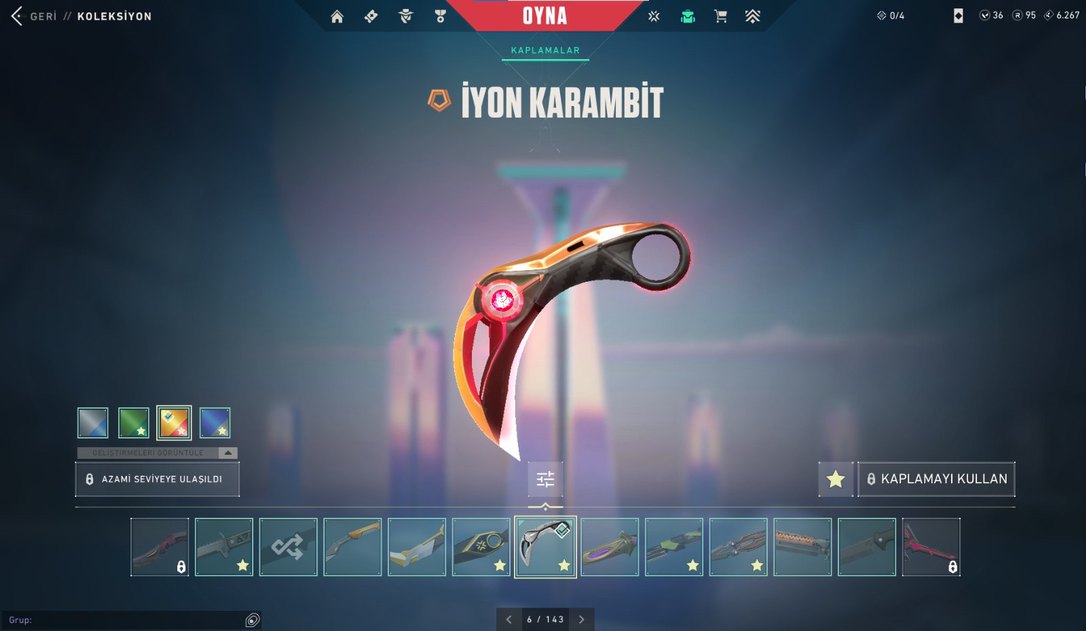Pick the blue variant swatch
The image size is (1086, 631).
[215, 423]
